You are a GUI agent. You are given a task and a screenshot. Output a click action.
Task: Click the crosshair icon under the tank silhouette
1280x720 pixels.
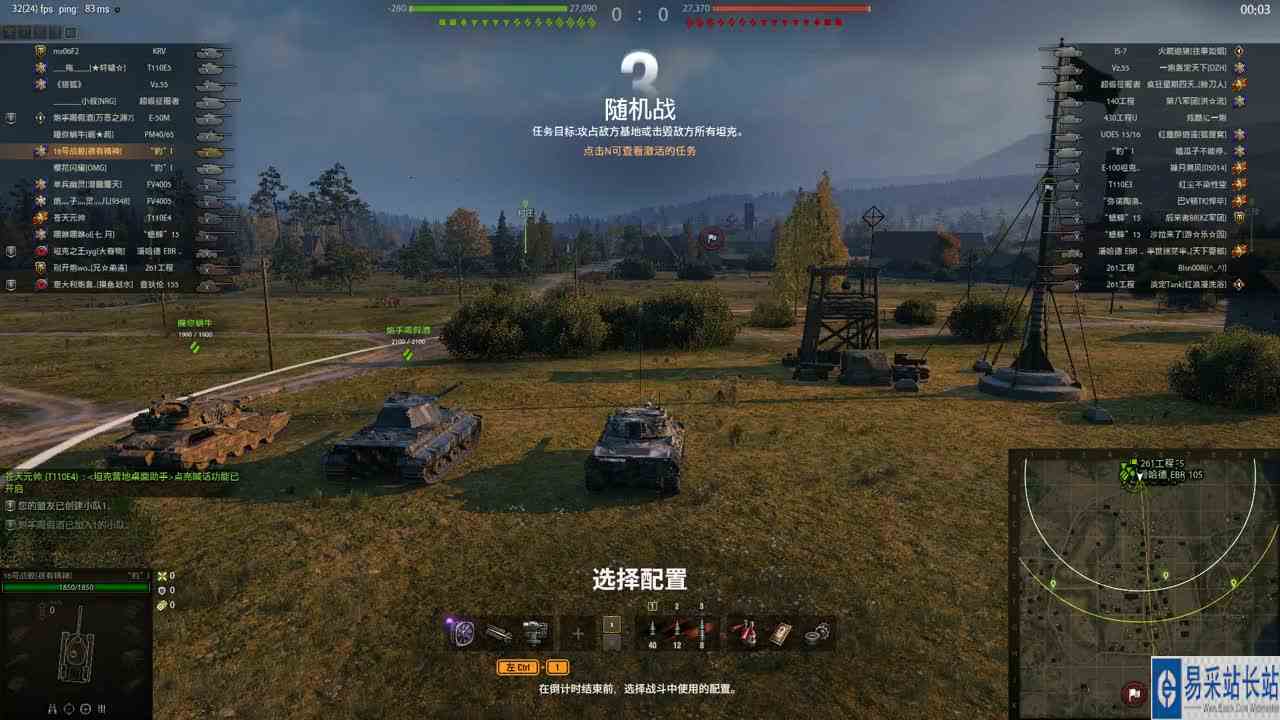pyautogui.click(x=84, y=707)
